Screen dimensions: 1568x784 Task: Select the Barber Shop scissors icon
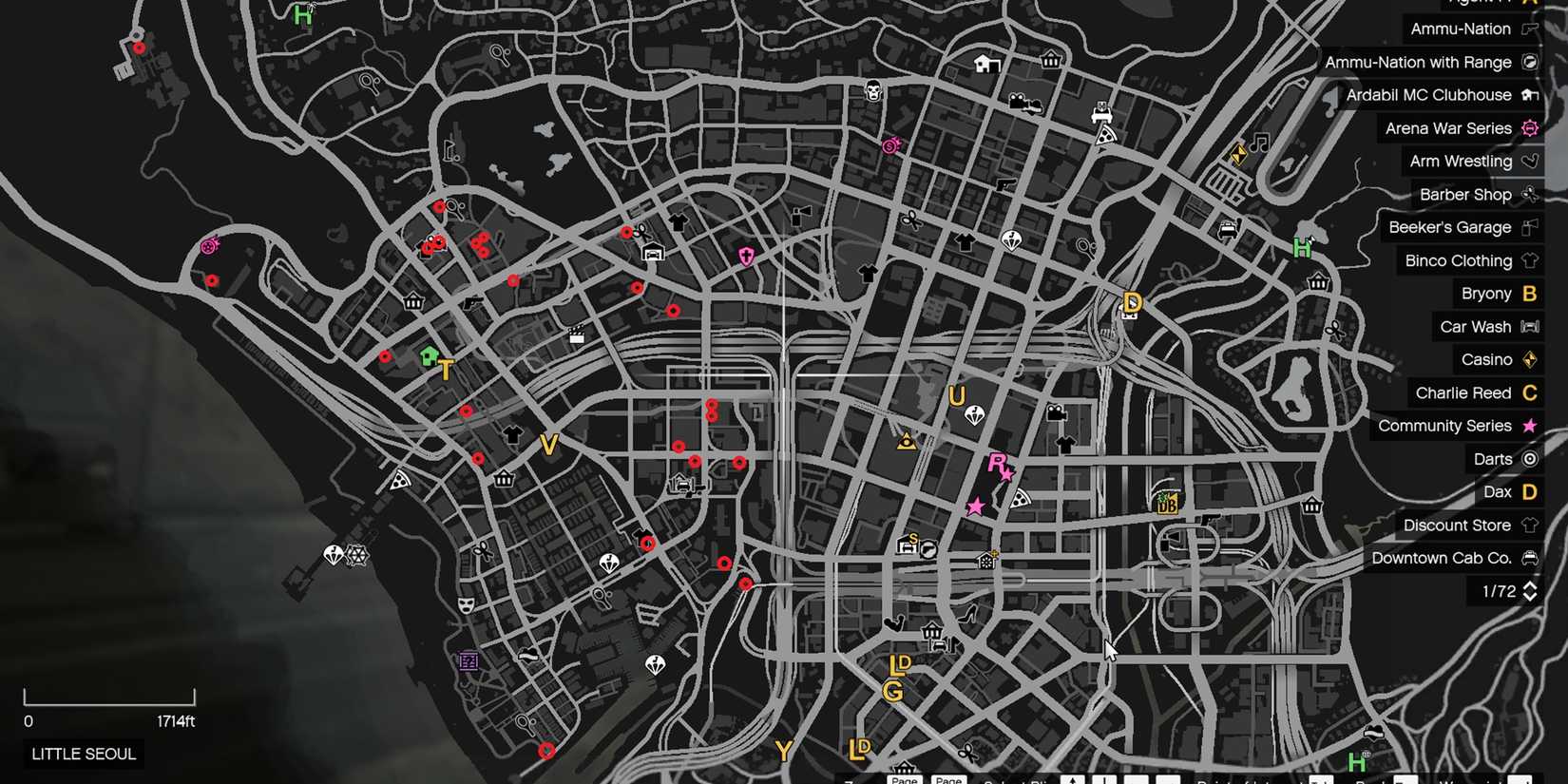pos(1530,195)
